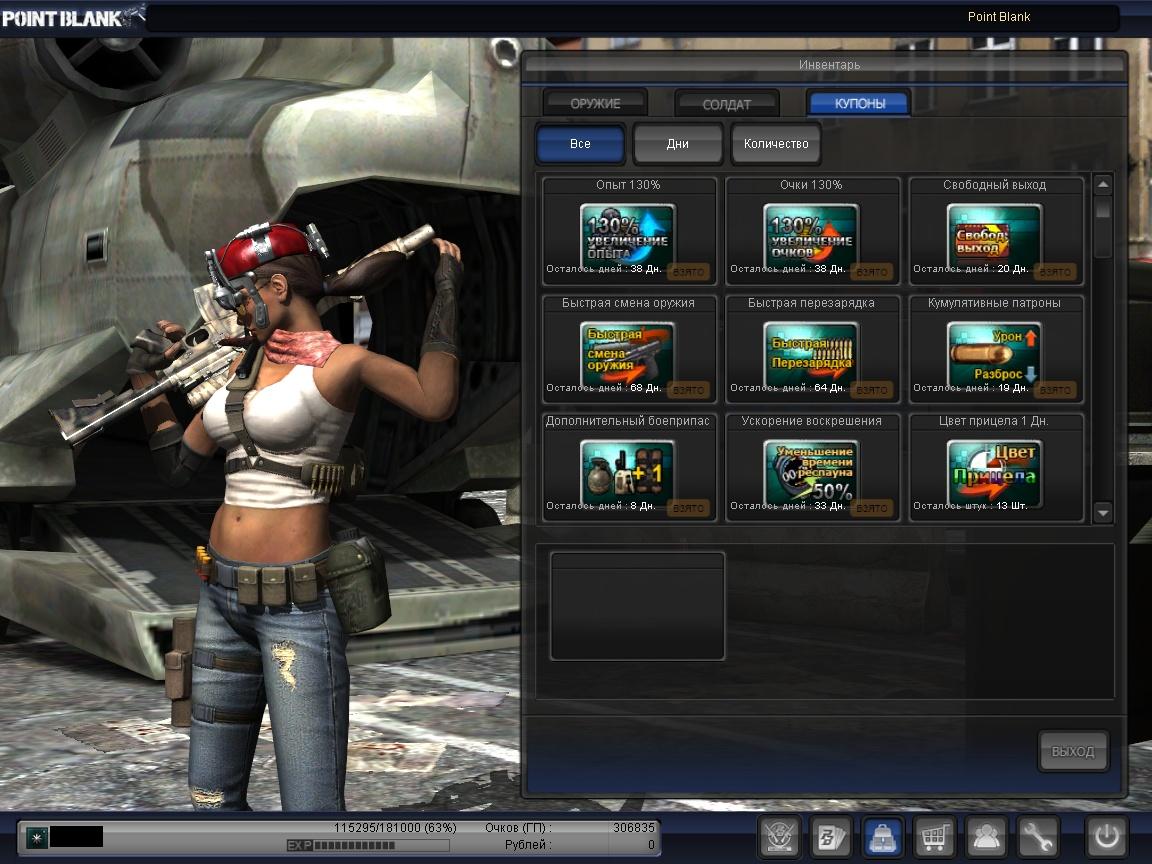Select the Быстрая перезарядка coupon

(x=811, y=354)
